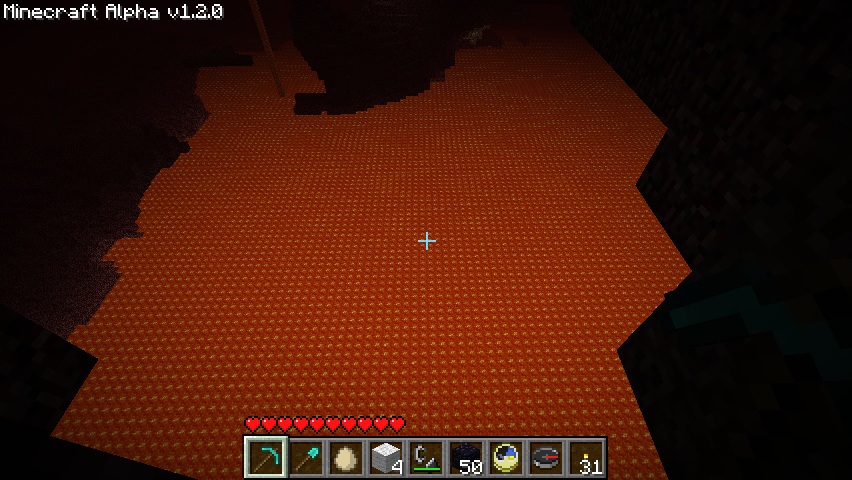
Task: Select the diamond shovel slot
Action: coord(306,458)
